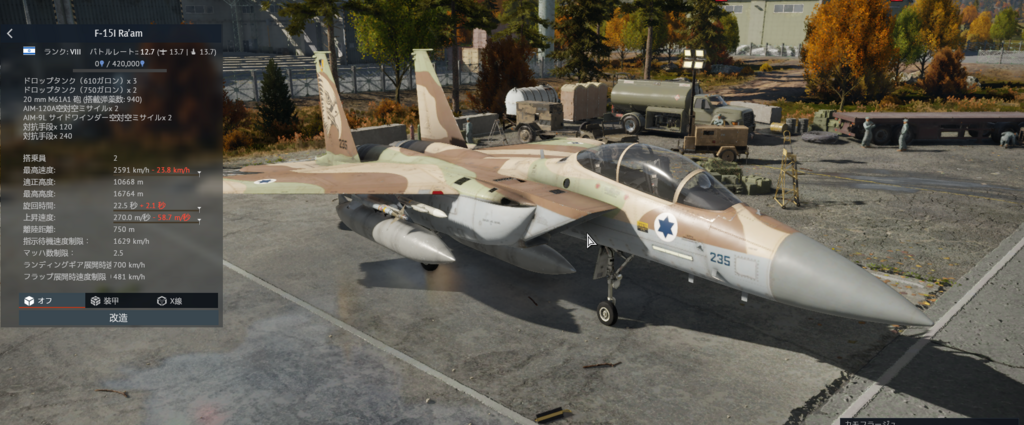The height and width of the screenshot is (425, 1024).
Task: Open the 改造 modifications button
Action: [118, 317]
